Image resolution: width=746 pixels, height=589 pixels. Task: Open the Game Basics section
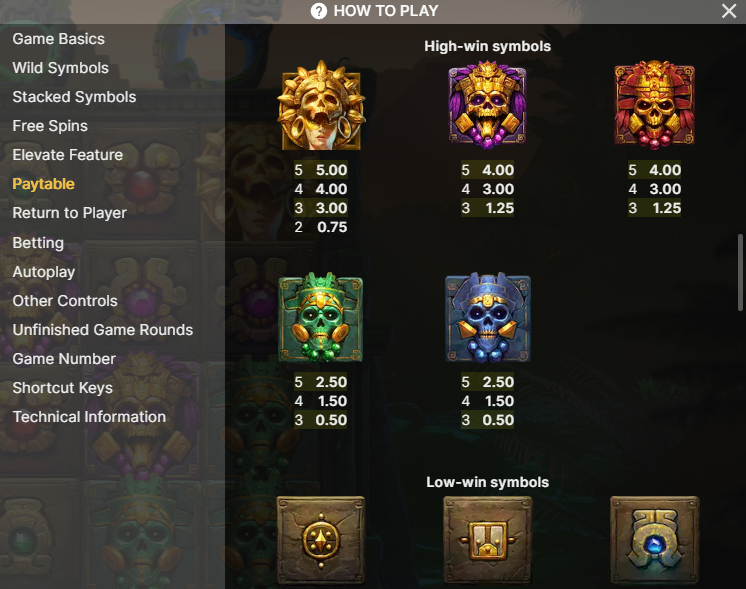point(58,39)
